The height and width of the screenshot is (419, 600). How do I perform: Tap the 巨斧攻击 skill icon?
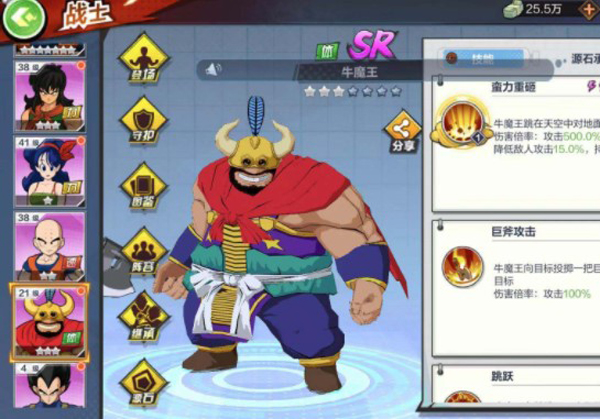[463, 264]
